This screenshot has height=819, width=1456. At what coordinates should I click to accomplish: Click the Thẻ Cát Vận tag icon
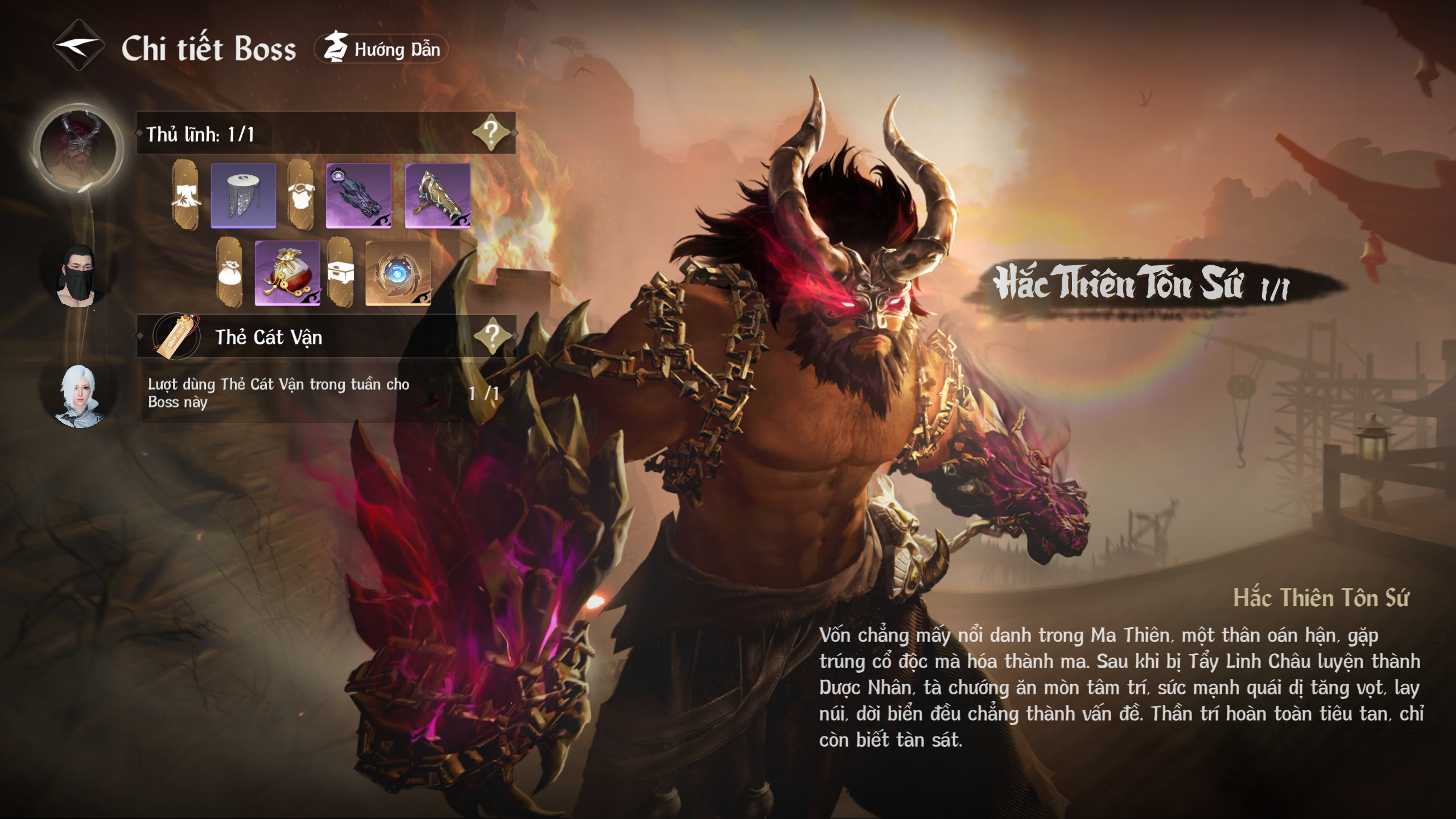(x=176, y=336)
